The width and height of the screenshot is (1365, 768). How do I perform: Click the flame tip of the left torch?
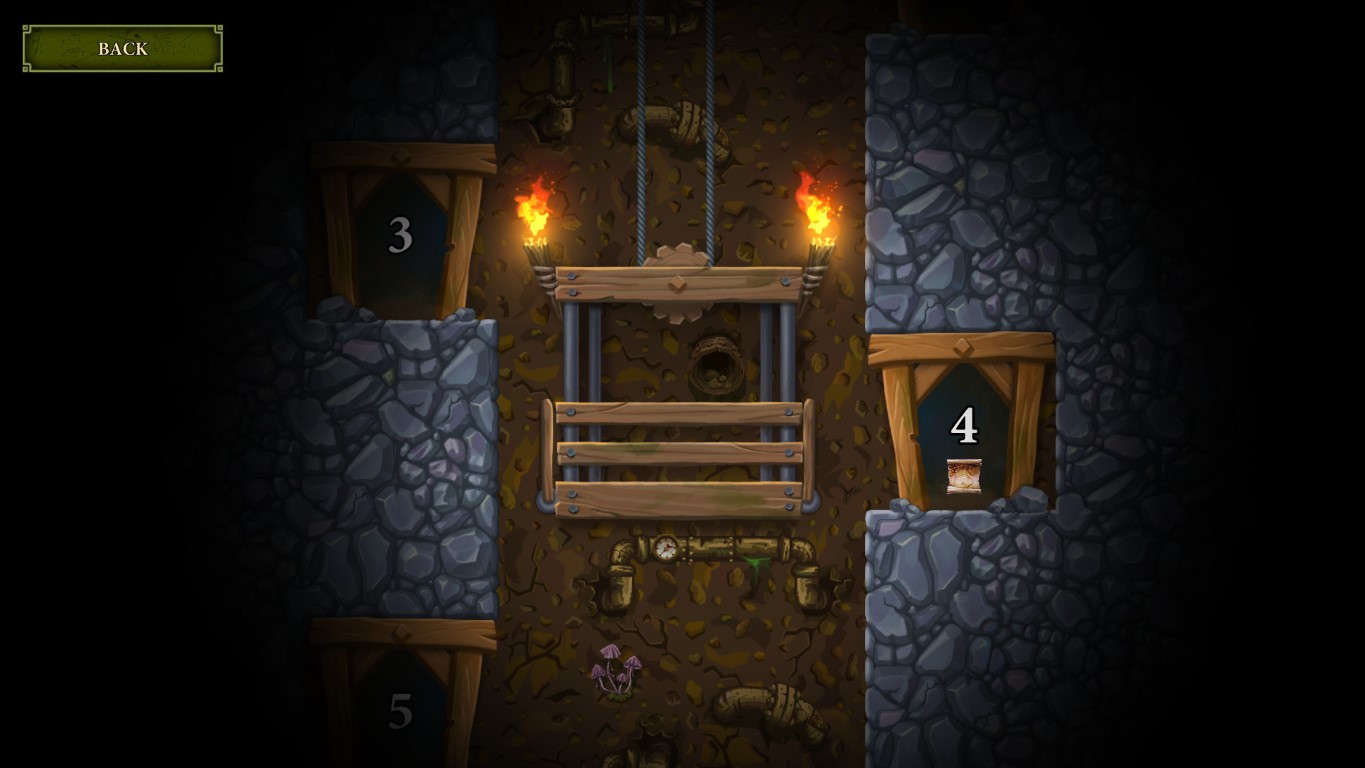(x=541, y=180)
